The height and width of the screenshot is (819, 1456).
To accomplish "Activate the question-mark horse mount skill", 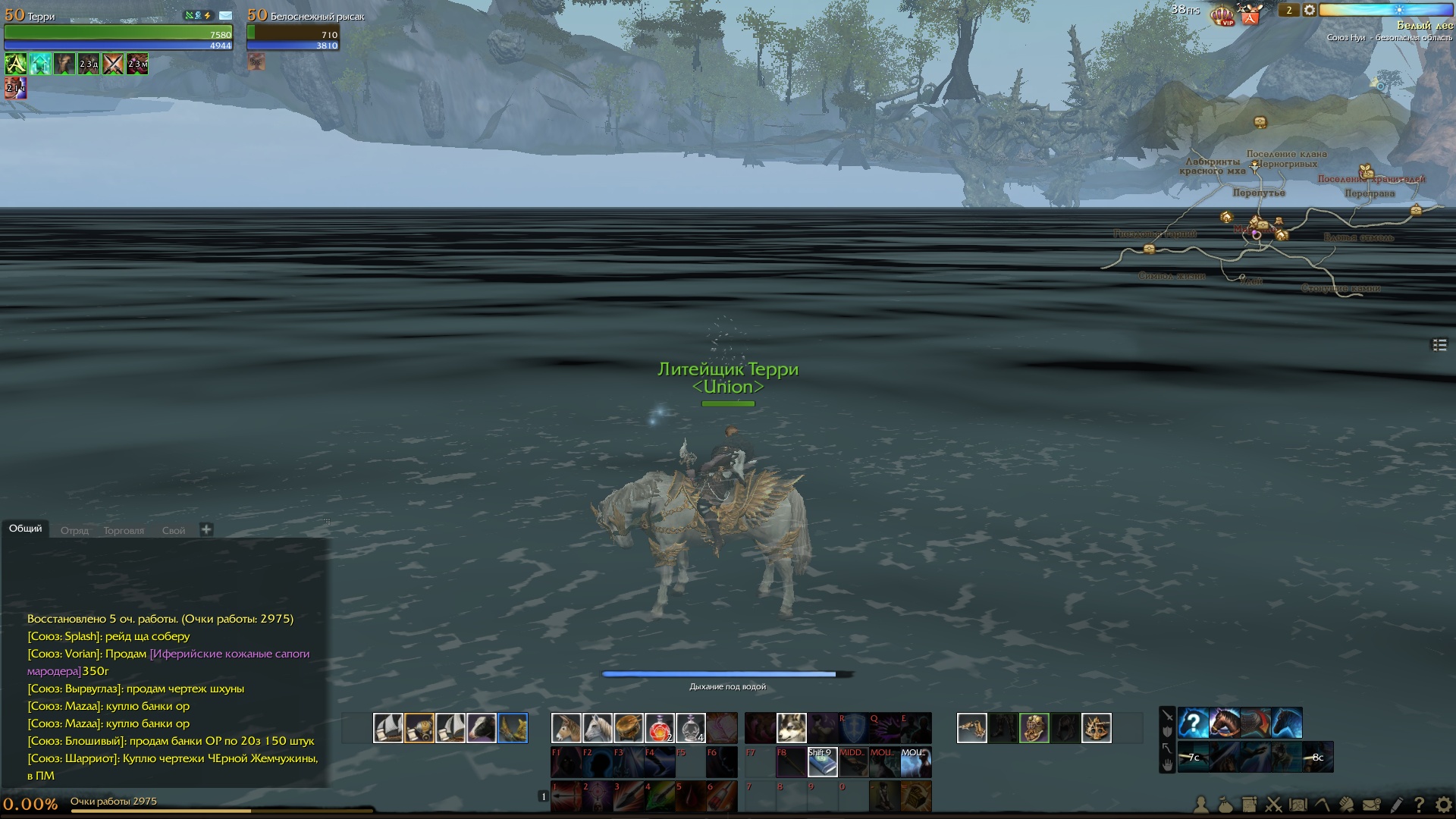I will 1193,723.
